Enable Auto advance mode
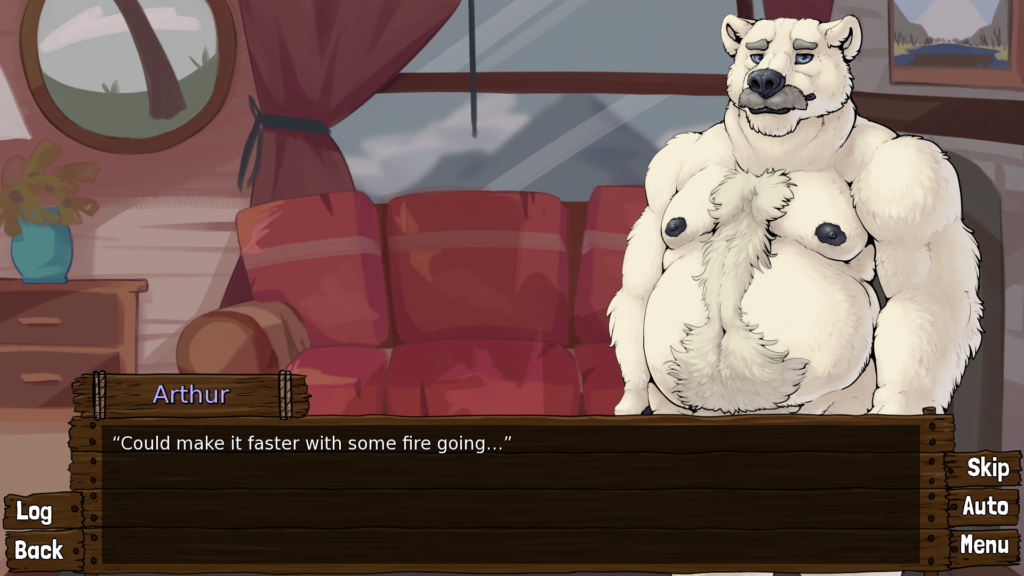 point(985,507)
